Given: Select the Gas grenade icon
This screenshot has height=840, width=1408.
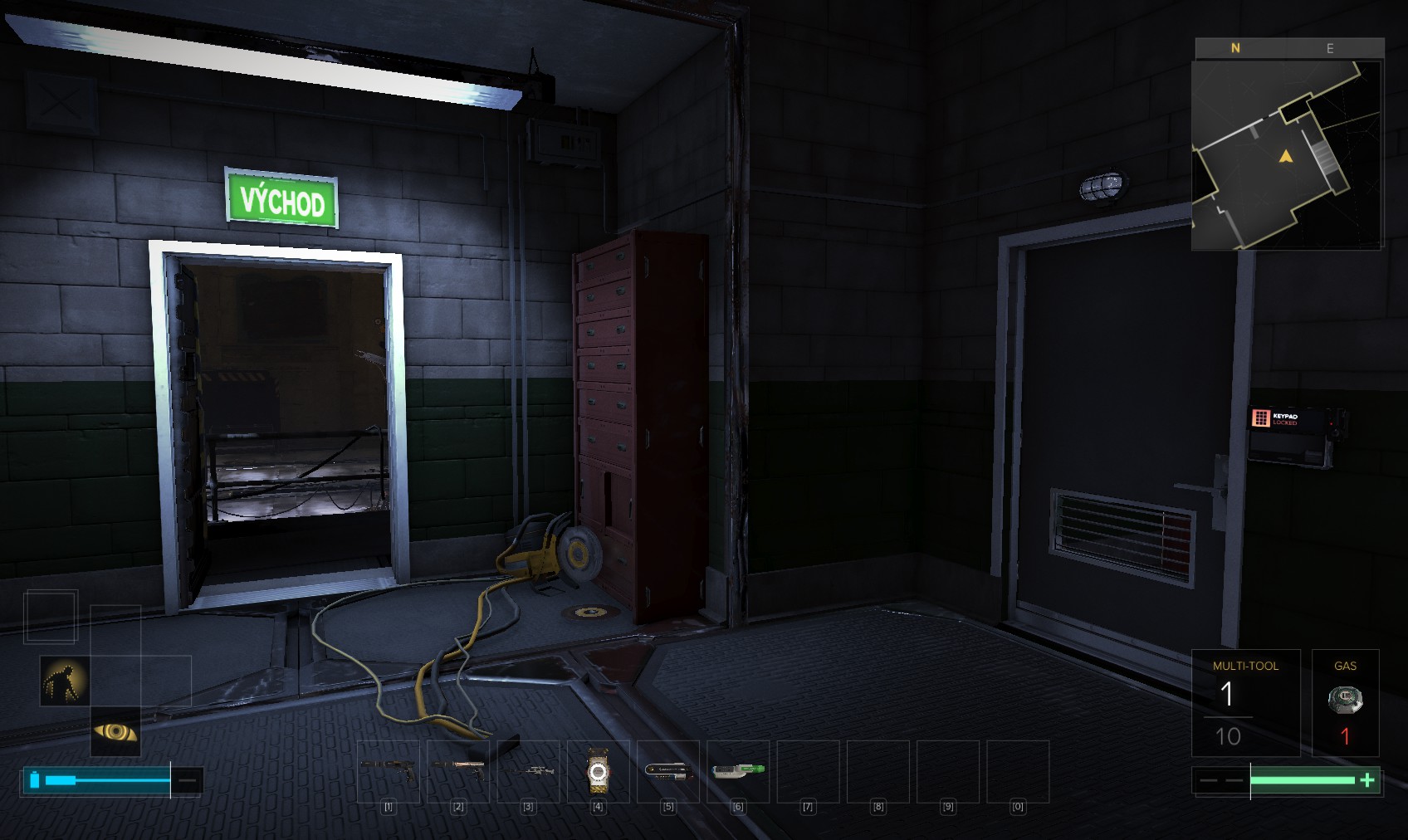Looking at the screenshot, I should tap(1345, 700).
